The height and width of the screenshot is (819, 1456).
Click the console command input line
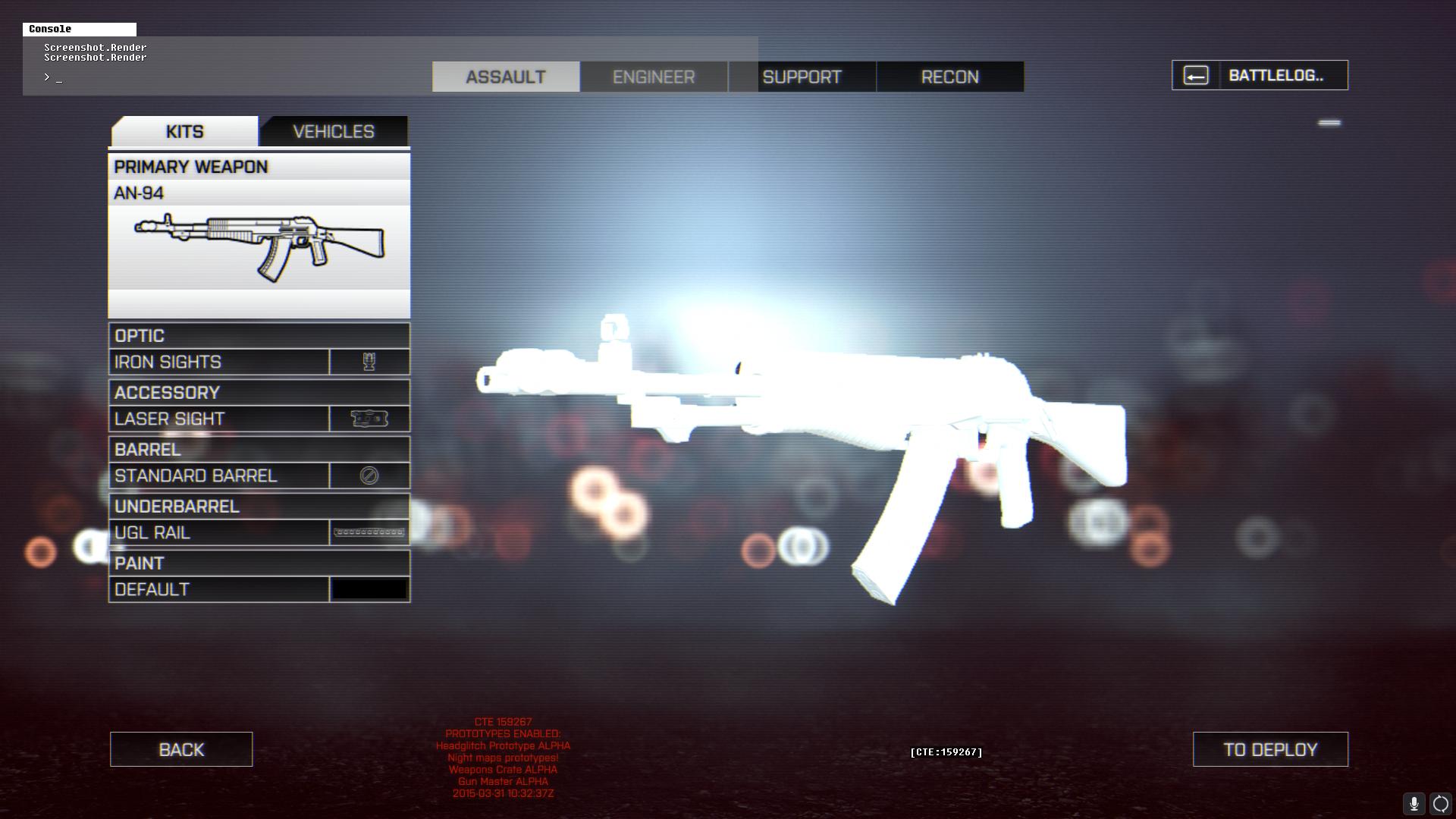click(x=227, y=77)
